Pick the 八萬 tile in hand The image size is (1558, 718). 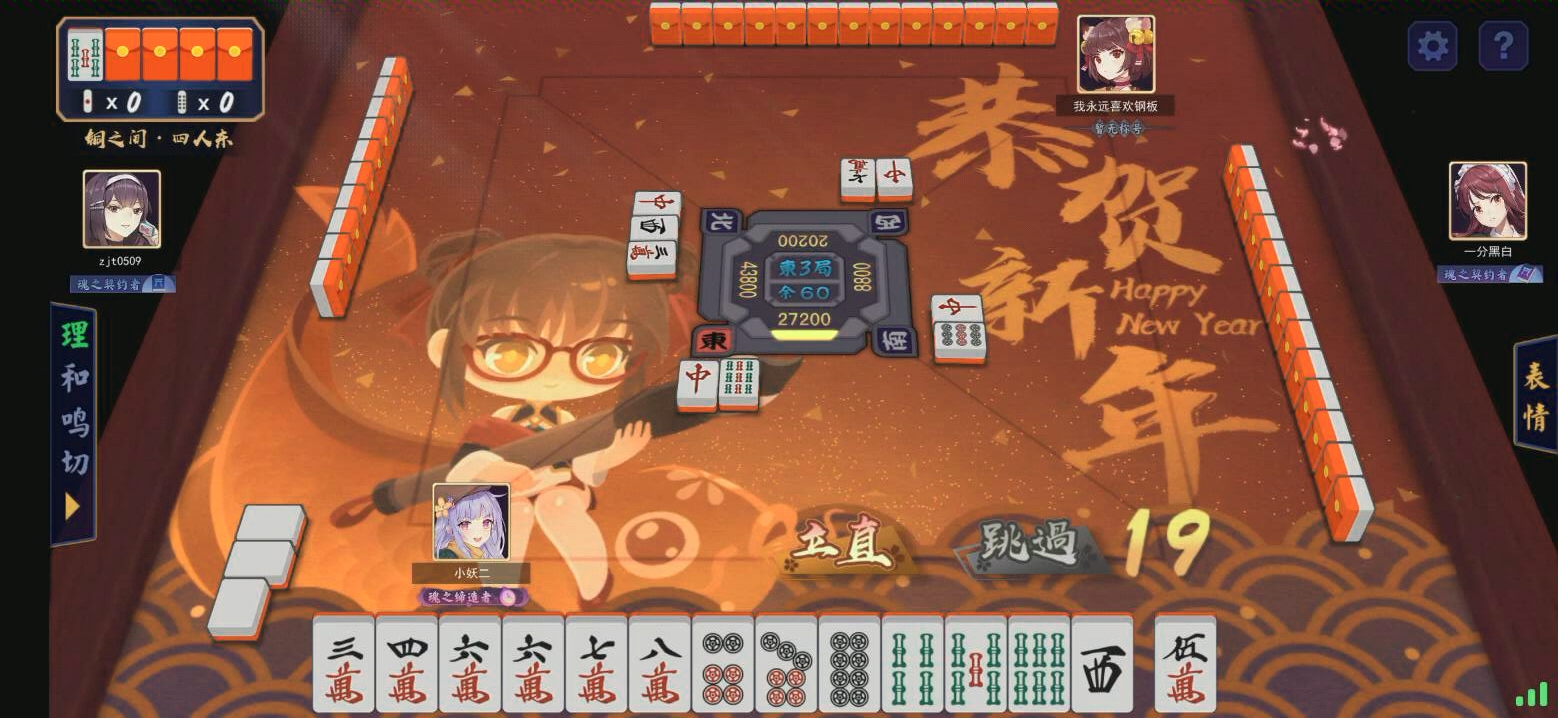660,664
